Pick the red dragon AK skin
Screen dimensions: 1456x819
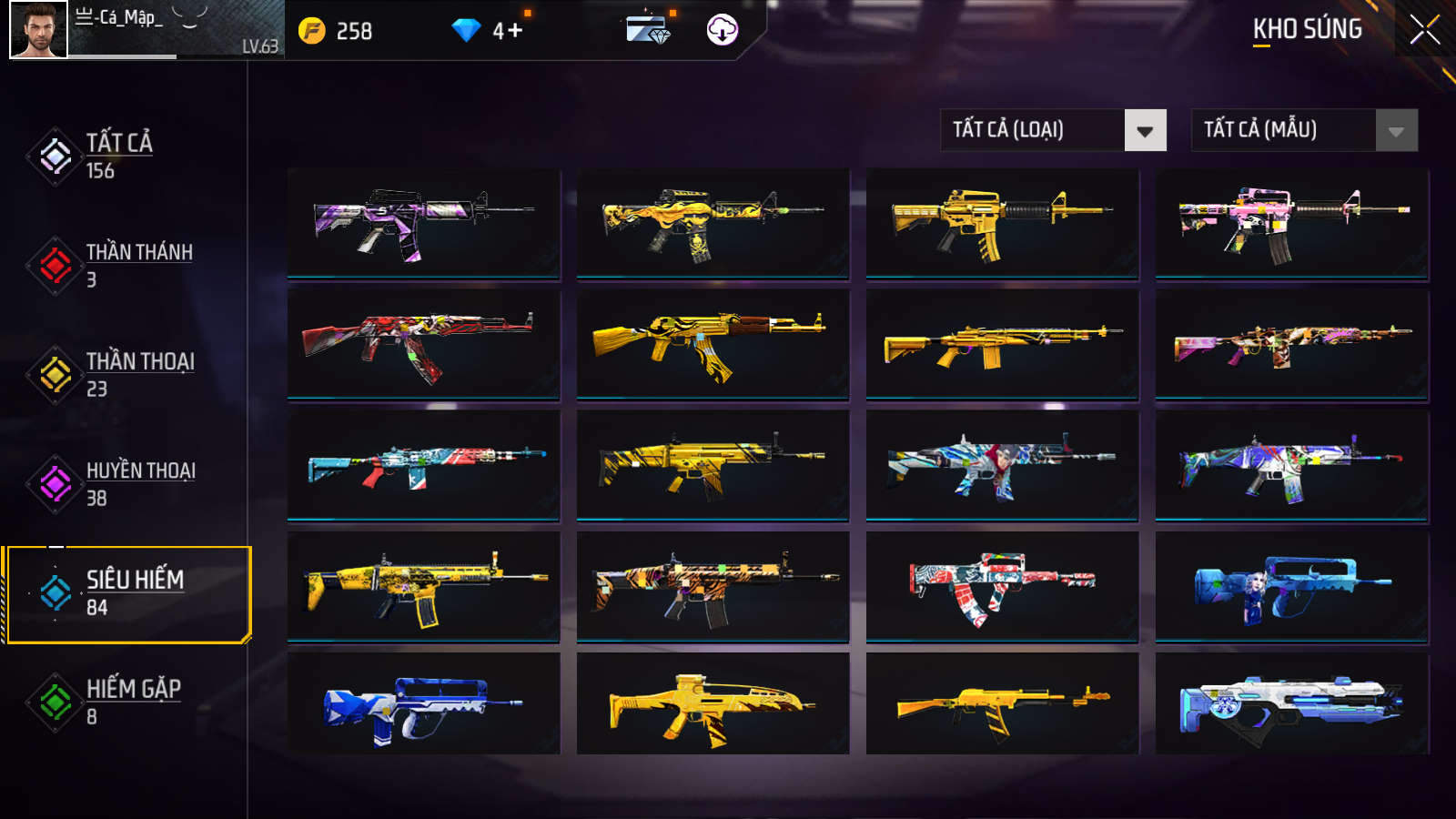(423, 344)
